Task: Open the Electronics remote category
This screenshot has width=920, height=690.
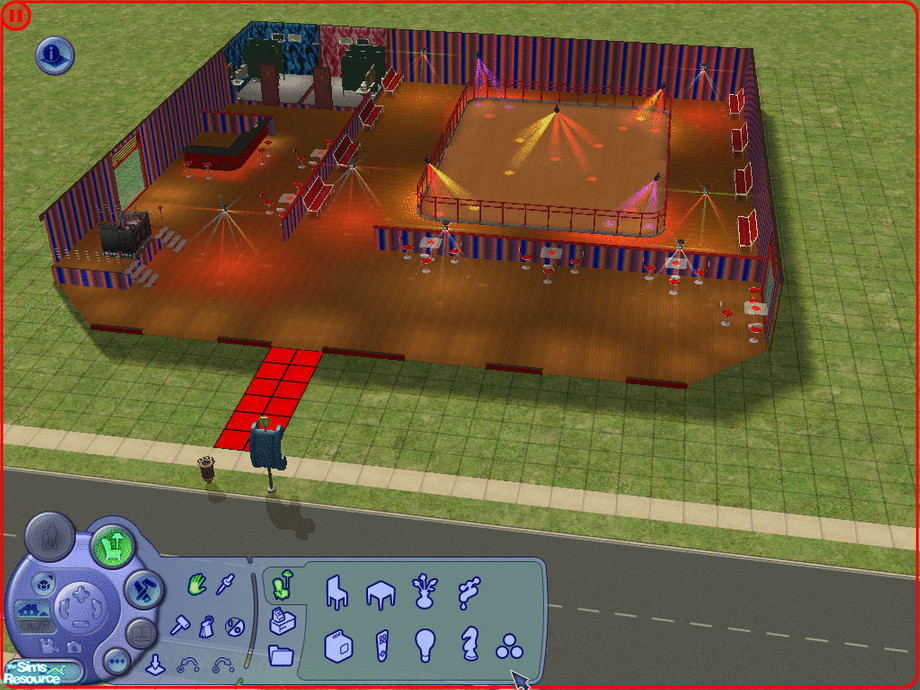Action: coord(381,644)
